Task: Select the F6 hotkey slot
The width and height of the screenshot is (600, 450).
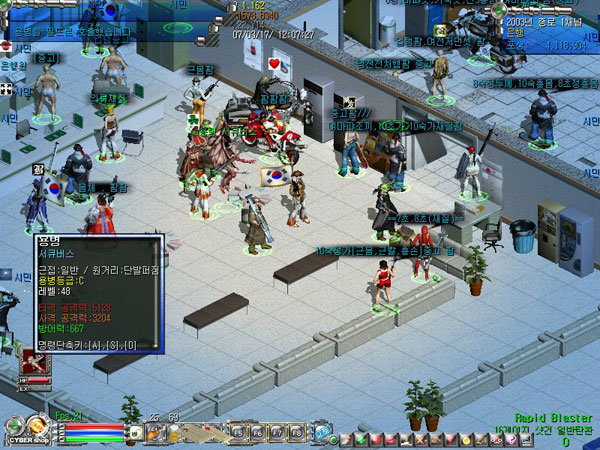Action: point(257,432)
